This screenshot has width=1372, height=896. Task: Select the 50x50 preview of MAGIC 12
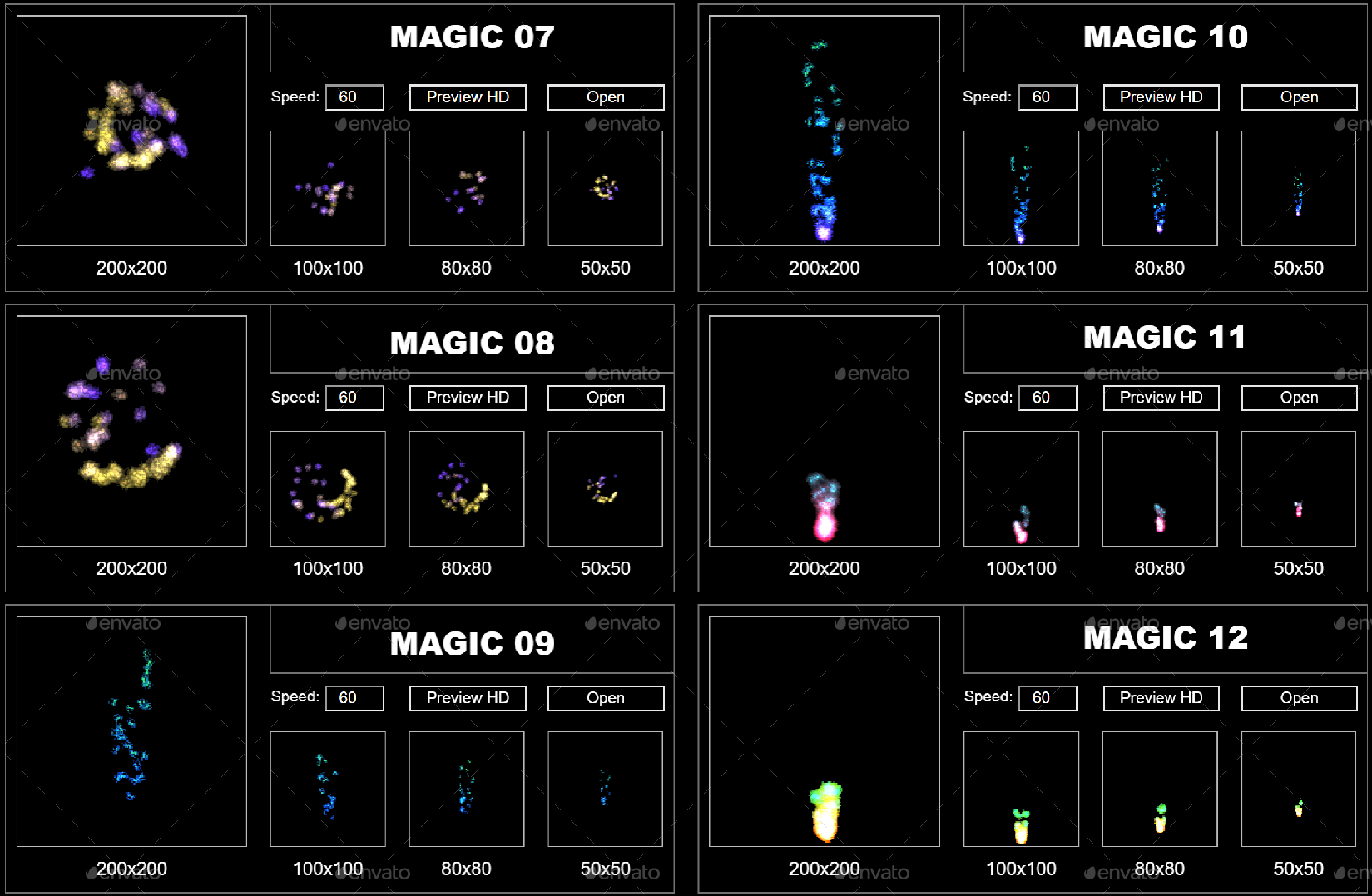click(x=1299, y=789)
